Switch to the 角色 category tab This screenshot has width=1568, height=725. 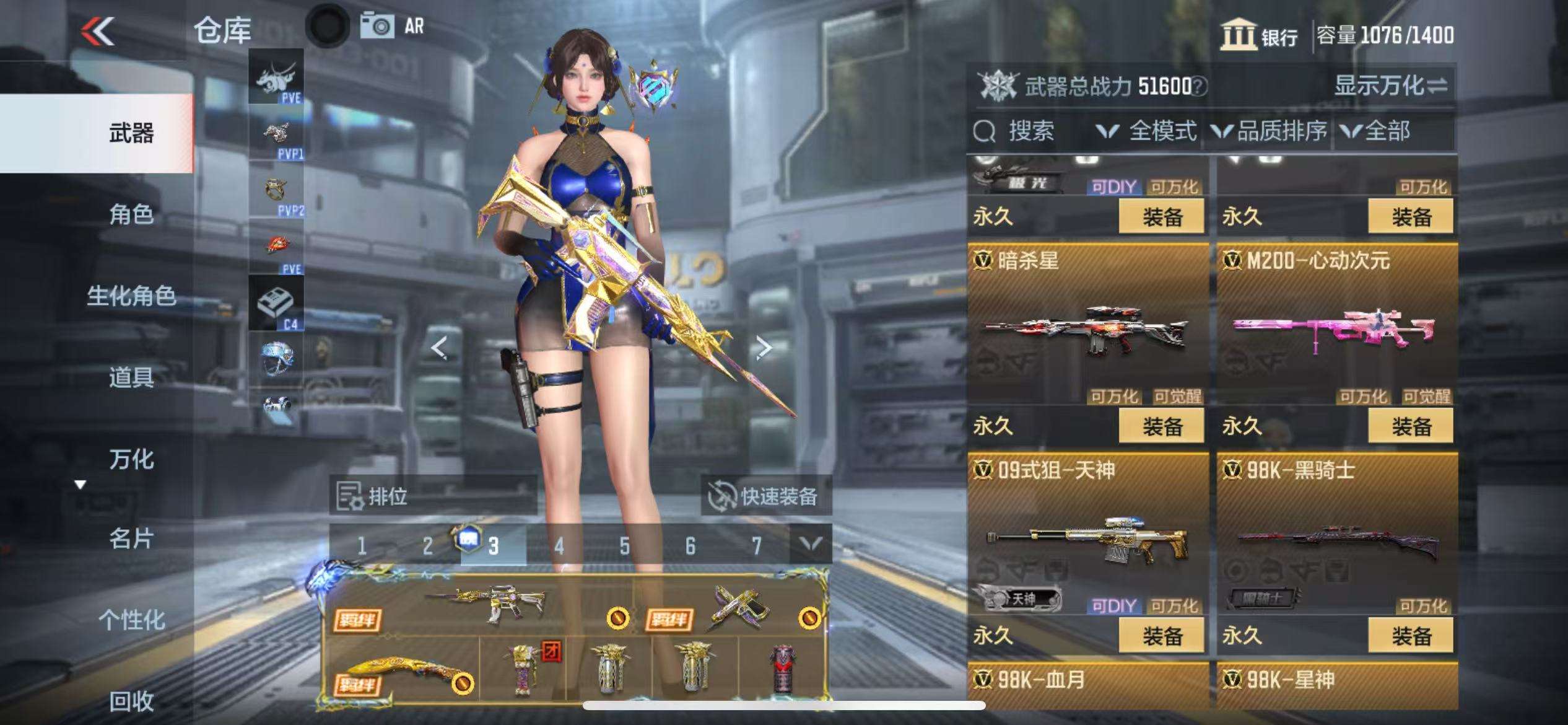[x=131, y=214]
